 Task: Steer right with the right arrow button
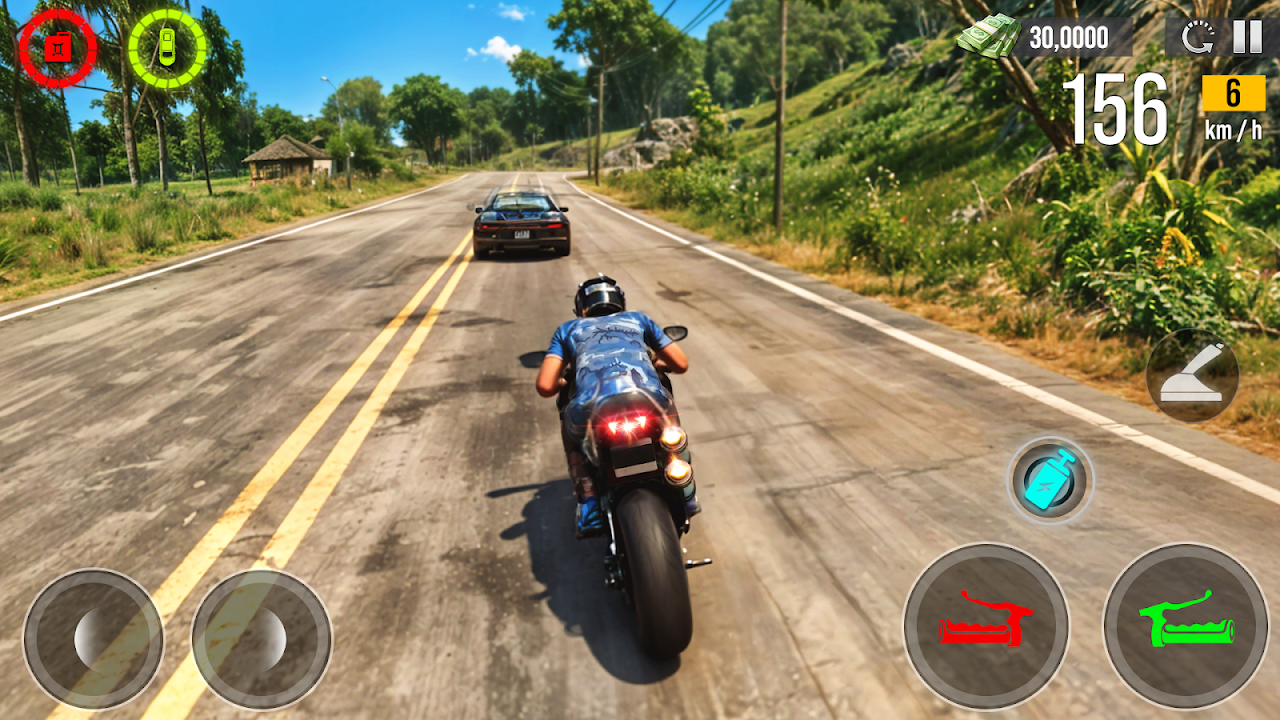262,638
